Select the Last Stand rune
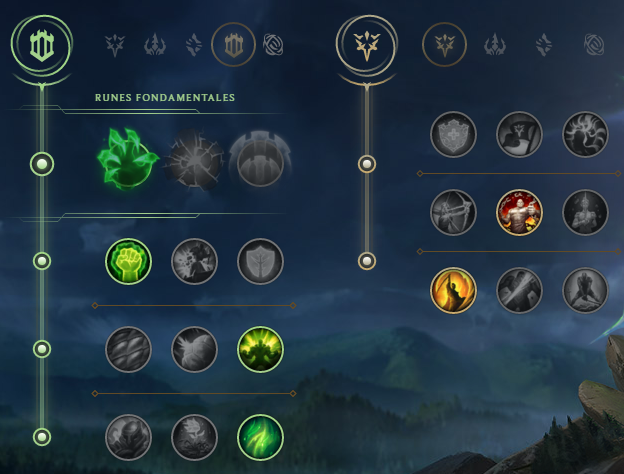 point(586,290)
